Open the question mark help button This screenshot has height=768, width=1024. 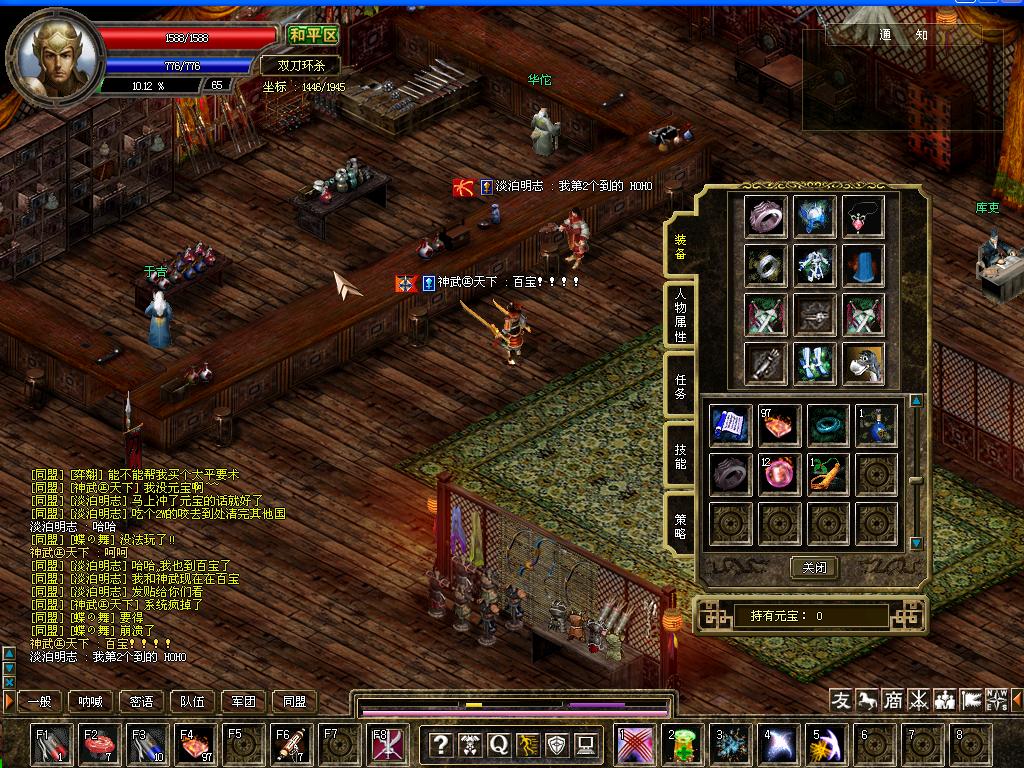[x=440, y=744]
